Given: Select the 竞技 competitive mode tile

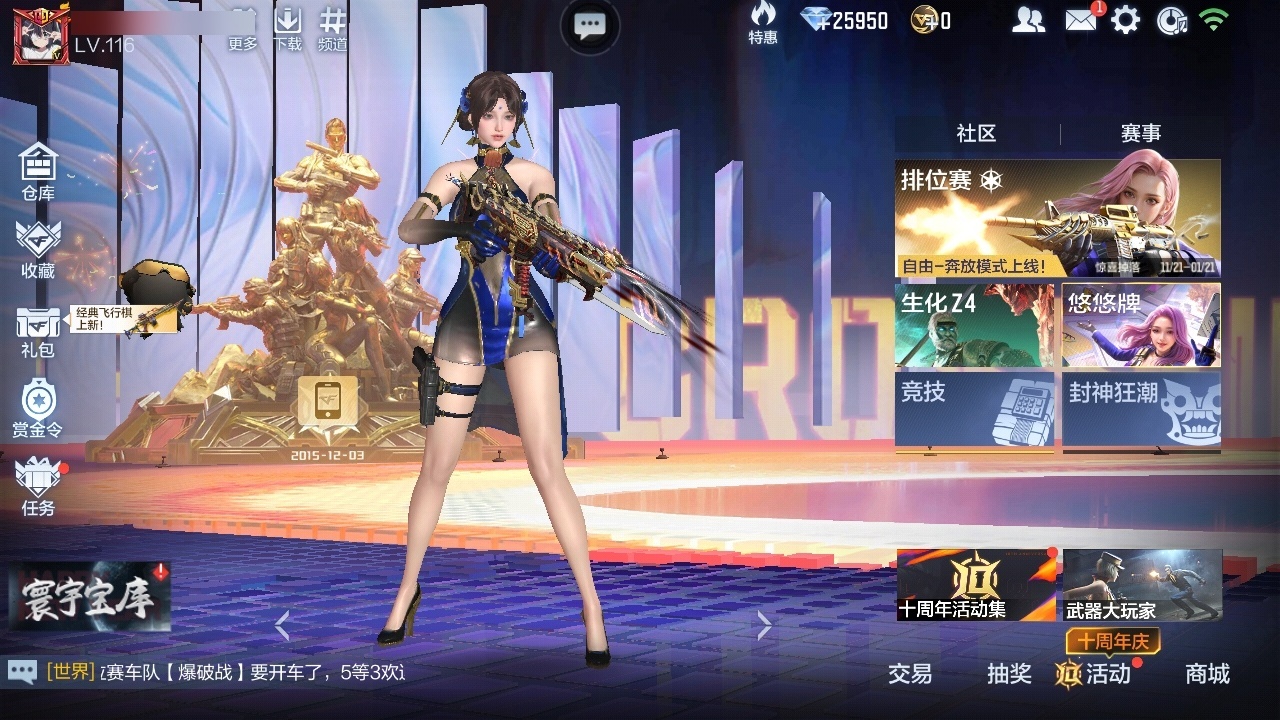Looking at the screenshot, I should click(974, 410).
